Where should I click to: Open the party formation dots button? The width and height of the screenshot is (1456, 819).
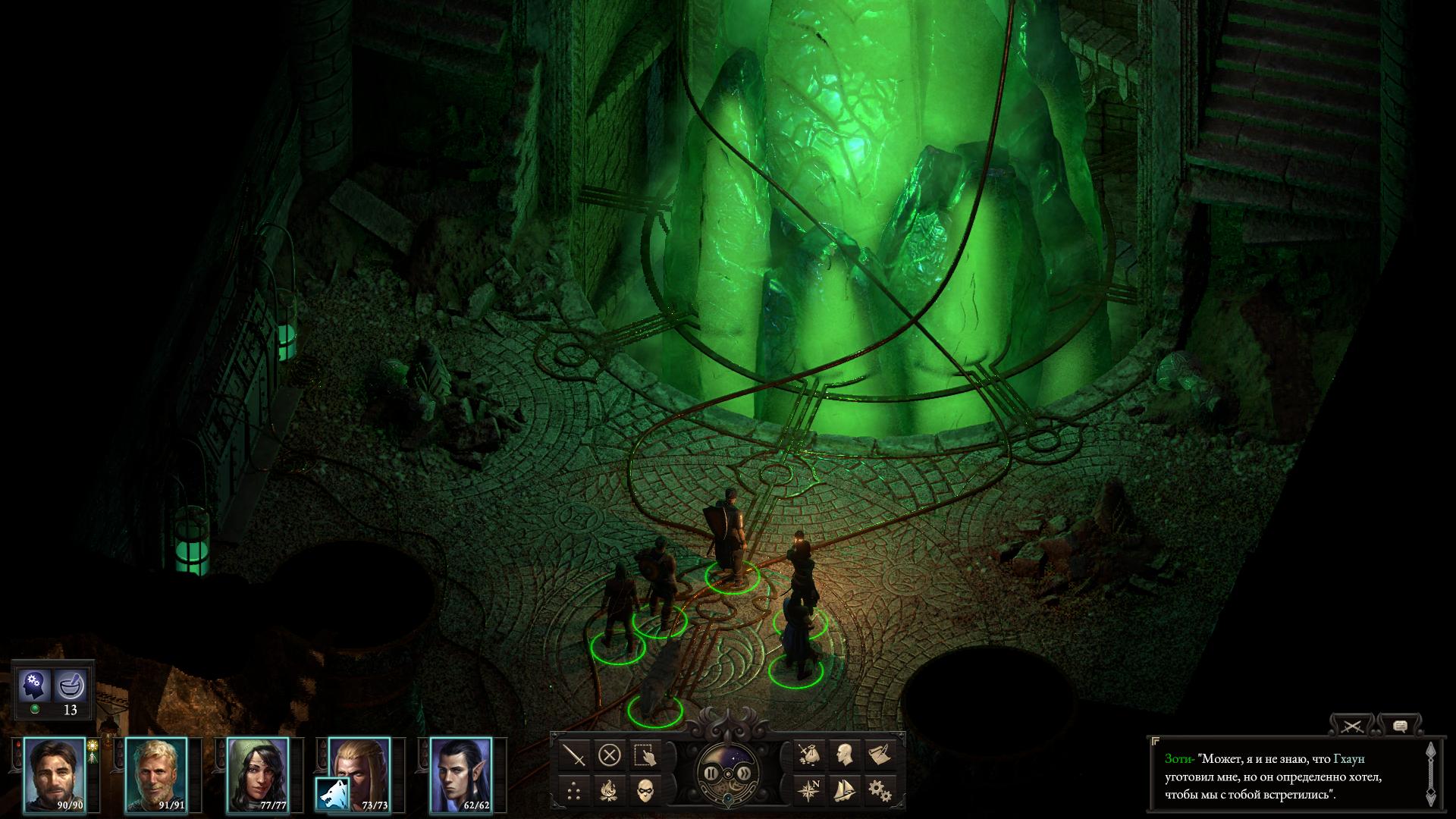[x=576, y=791]
